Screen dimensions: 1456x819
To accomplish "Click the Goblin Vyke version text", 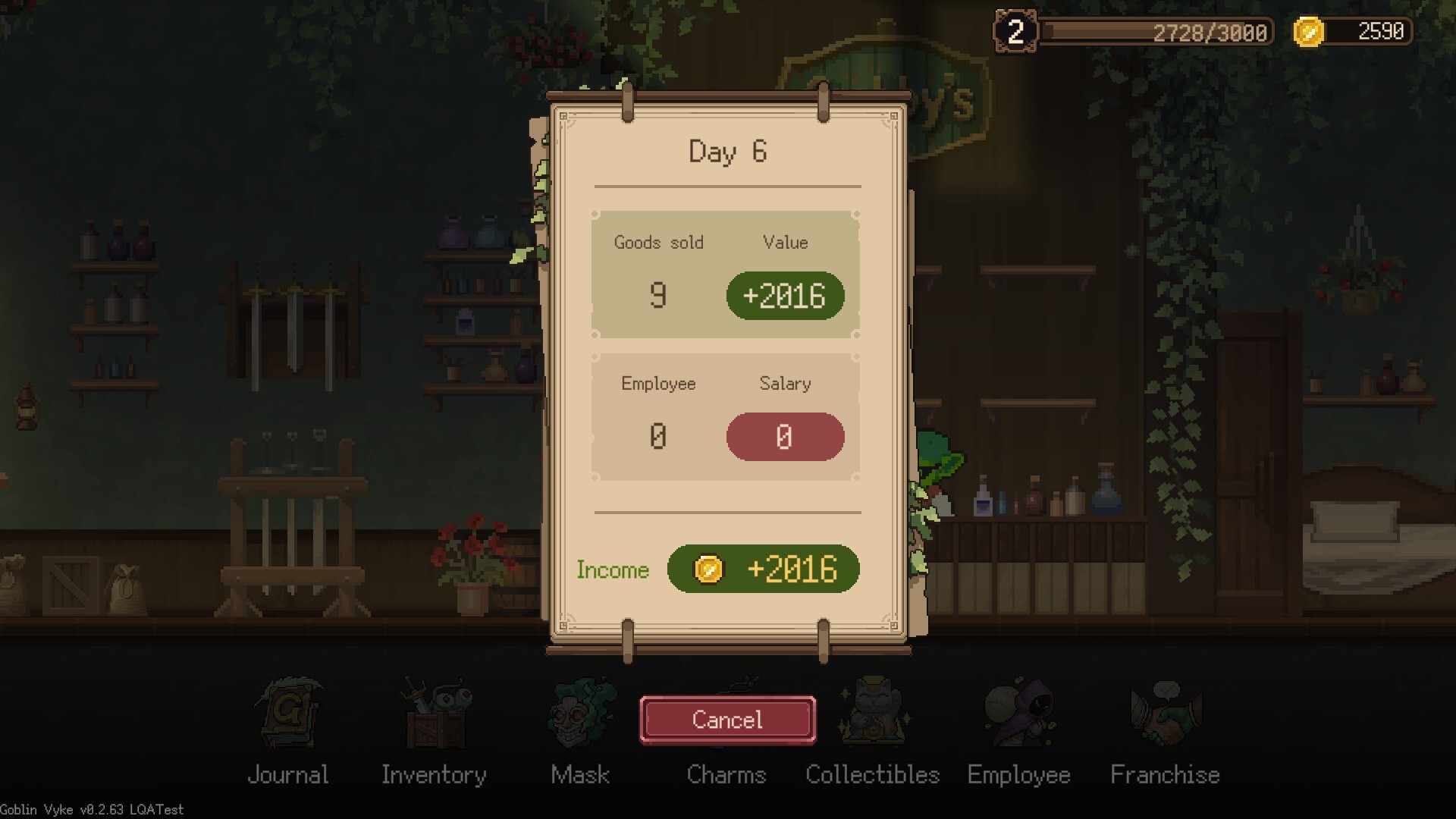I will pos(93,809).
